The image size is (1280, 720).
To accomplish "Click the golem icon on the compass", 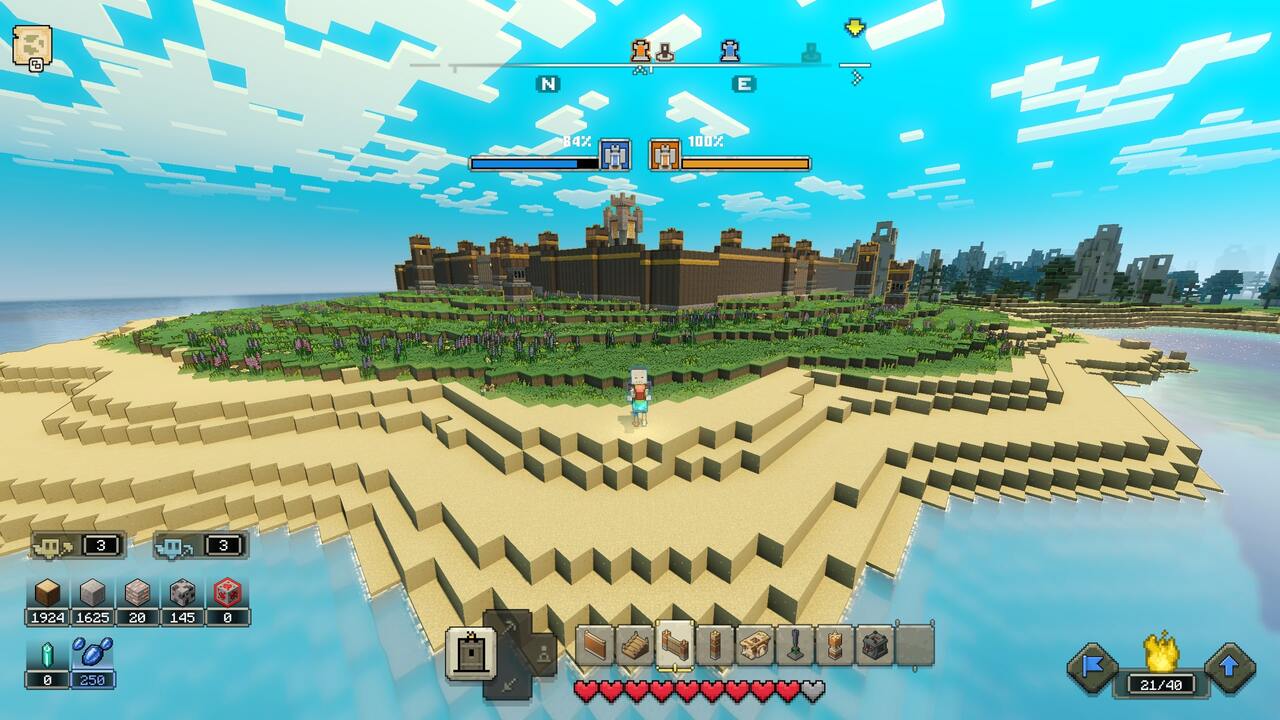I will tap(641, 50).
